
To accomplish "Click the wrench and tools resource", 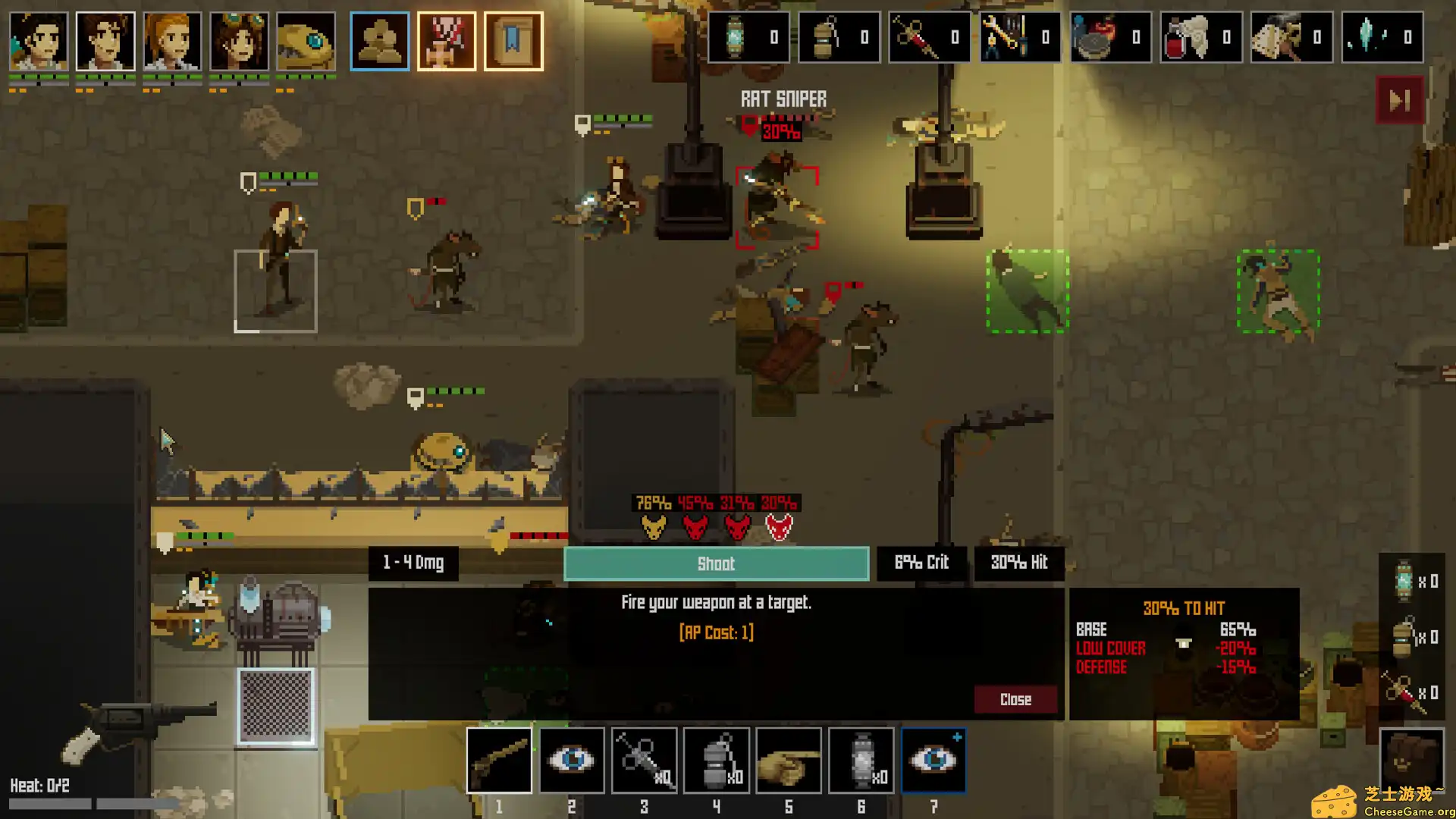I will (1019, 37).
